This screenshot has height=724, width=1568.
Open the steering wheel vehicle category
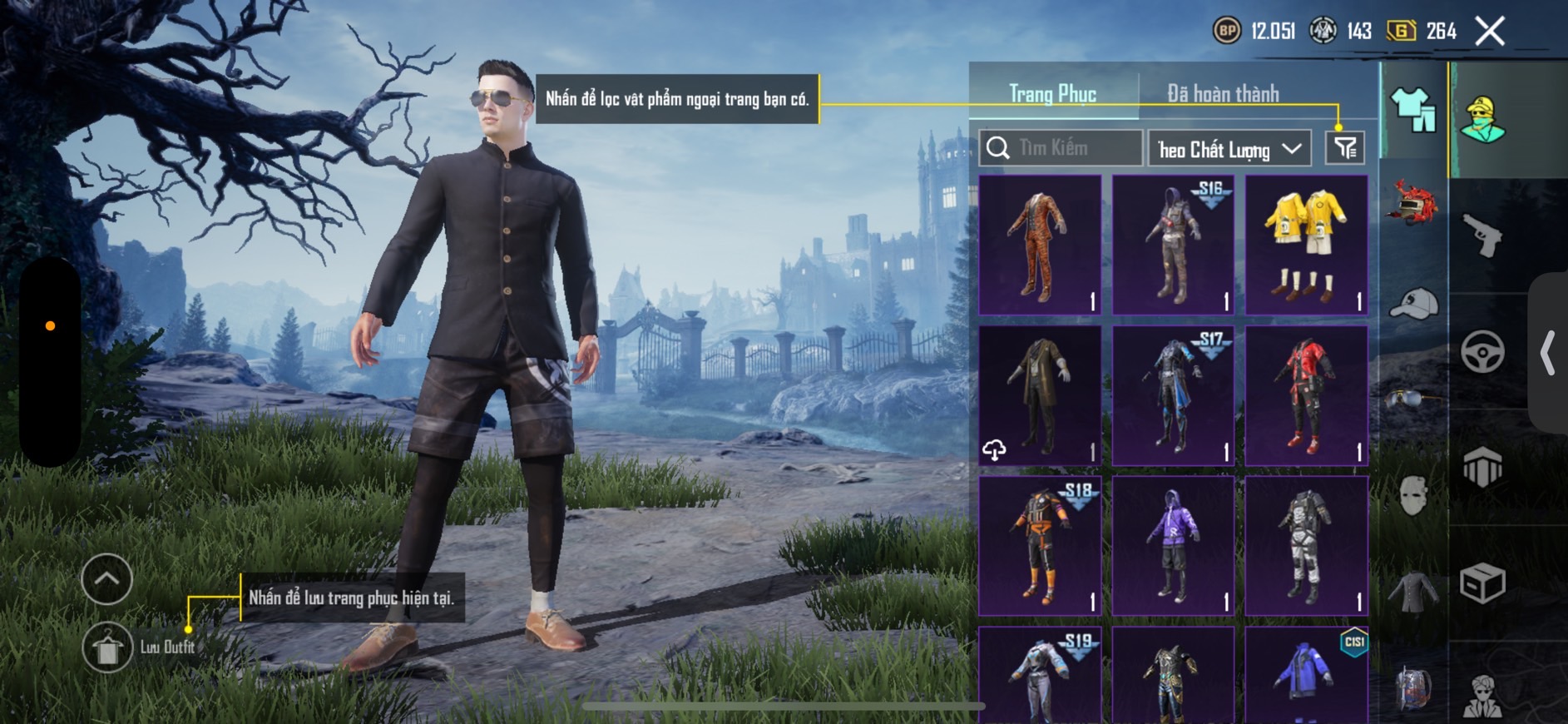(x=1482, y=351)
